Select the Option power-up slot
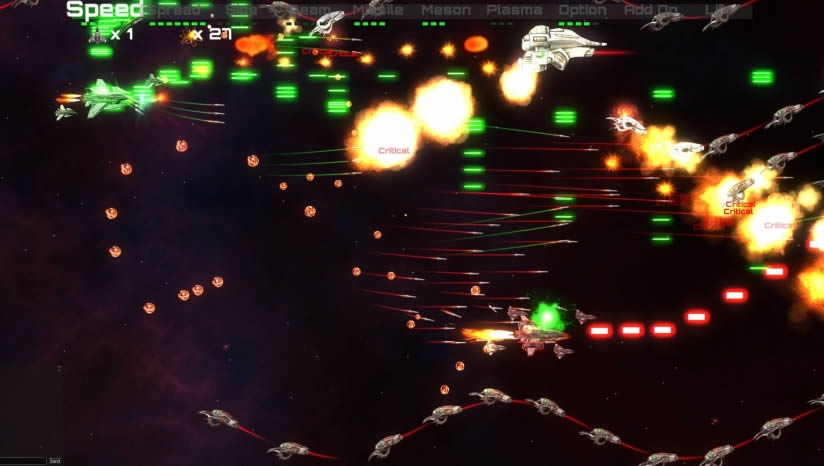 click(582, 10)
